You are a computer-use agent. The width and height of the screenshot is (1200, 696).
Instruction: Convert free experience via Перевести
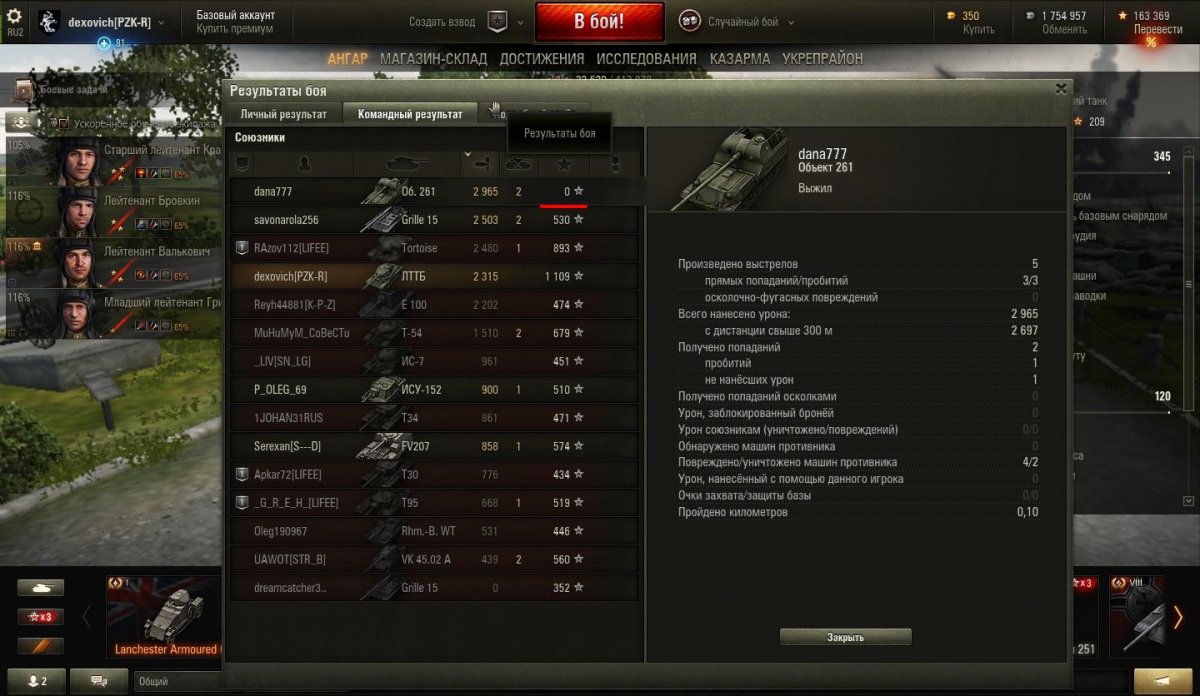coord(1158,30)
